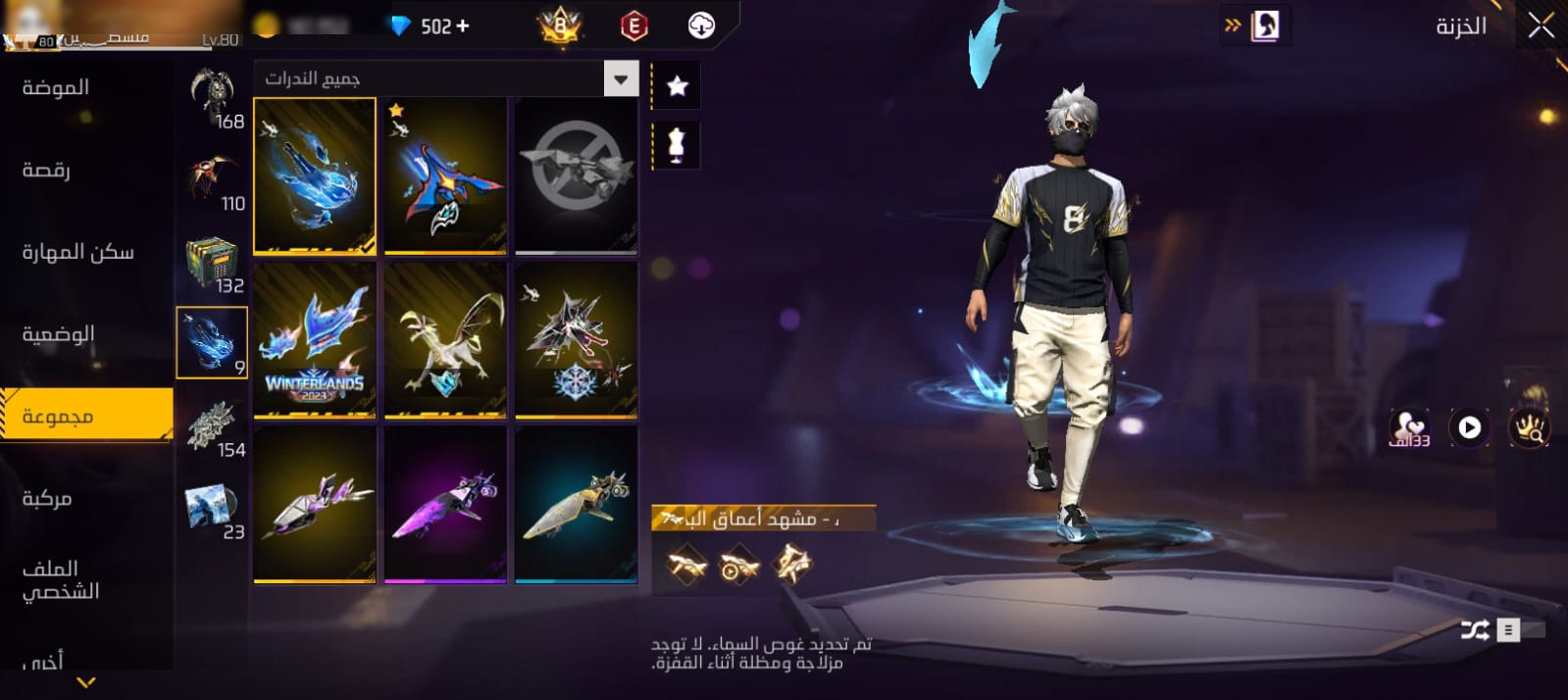The height and width of the screenshot is (700, 1568).
Task: Open the مركبة vehicle category
Action: (x=47, y=499)
